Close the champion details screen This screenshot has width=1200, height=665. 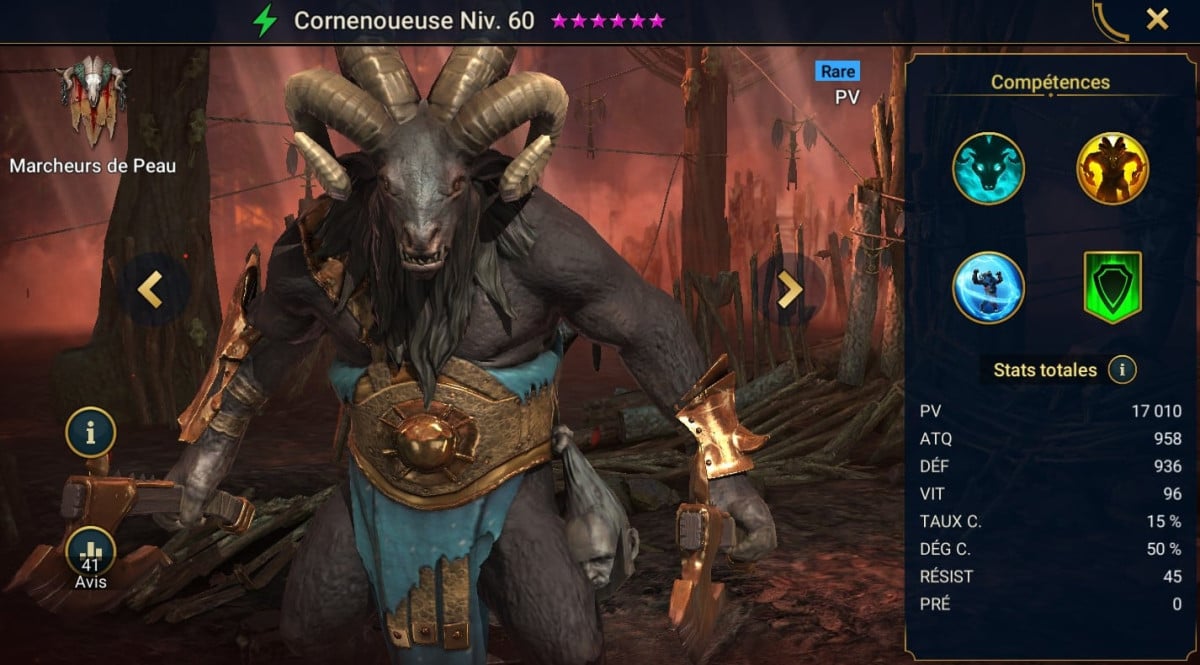(1157, 19)
